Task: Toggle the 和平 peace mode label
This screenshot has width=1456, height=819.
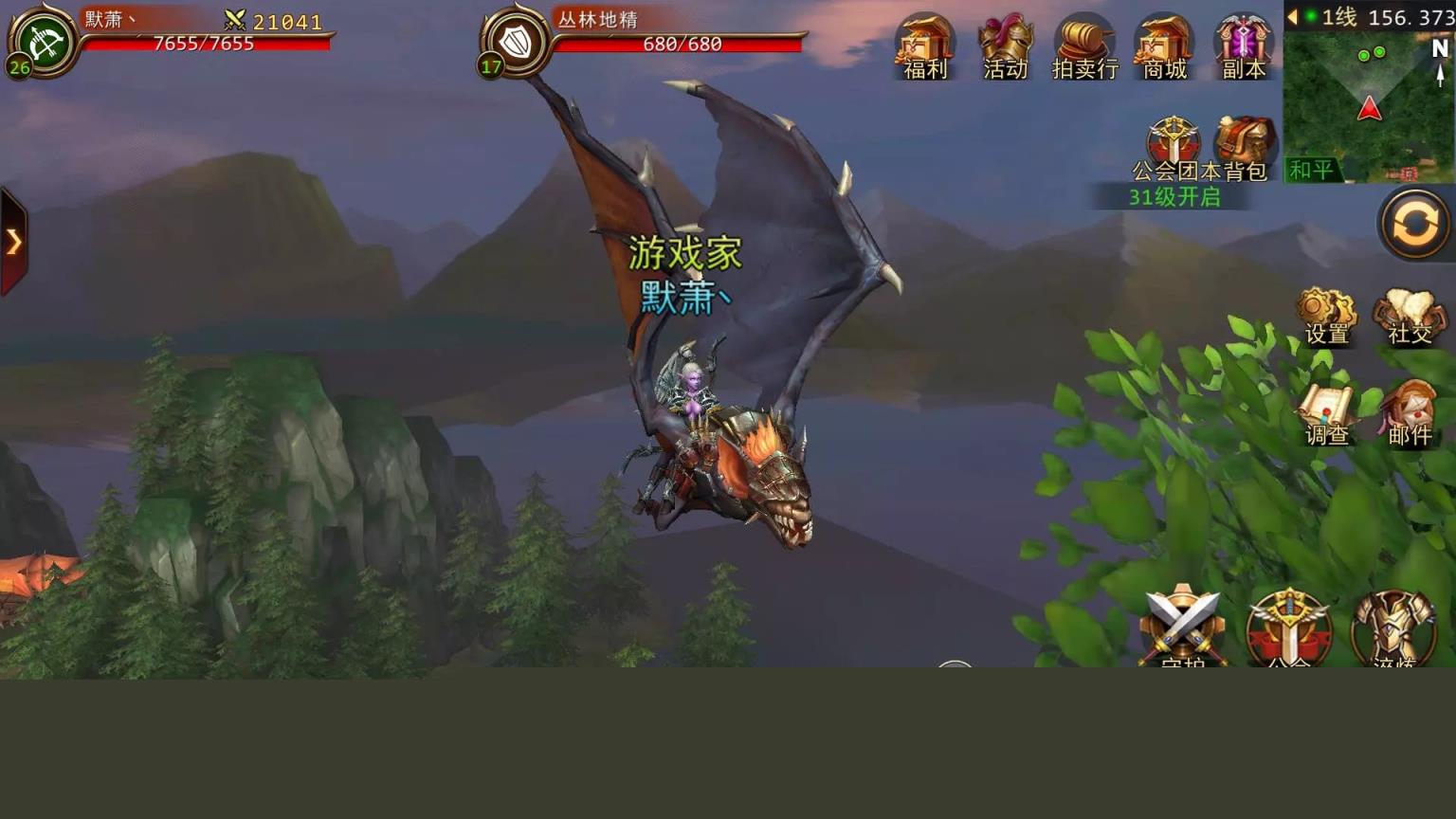Action: (1311, 170)
